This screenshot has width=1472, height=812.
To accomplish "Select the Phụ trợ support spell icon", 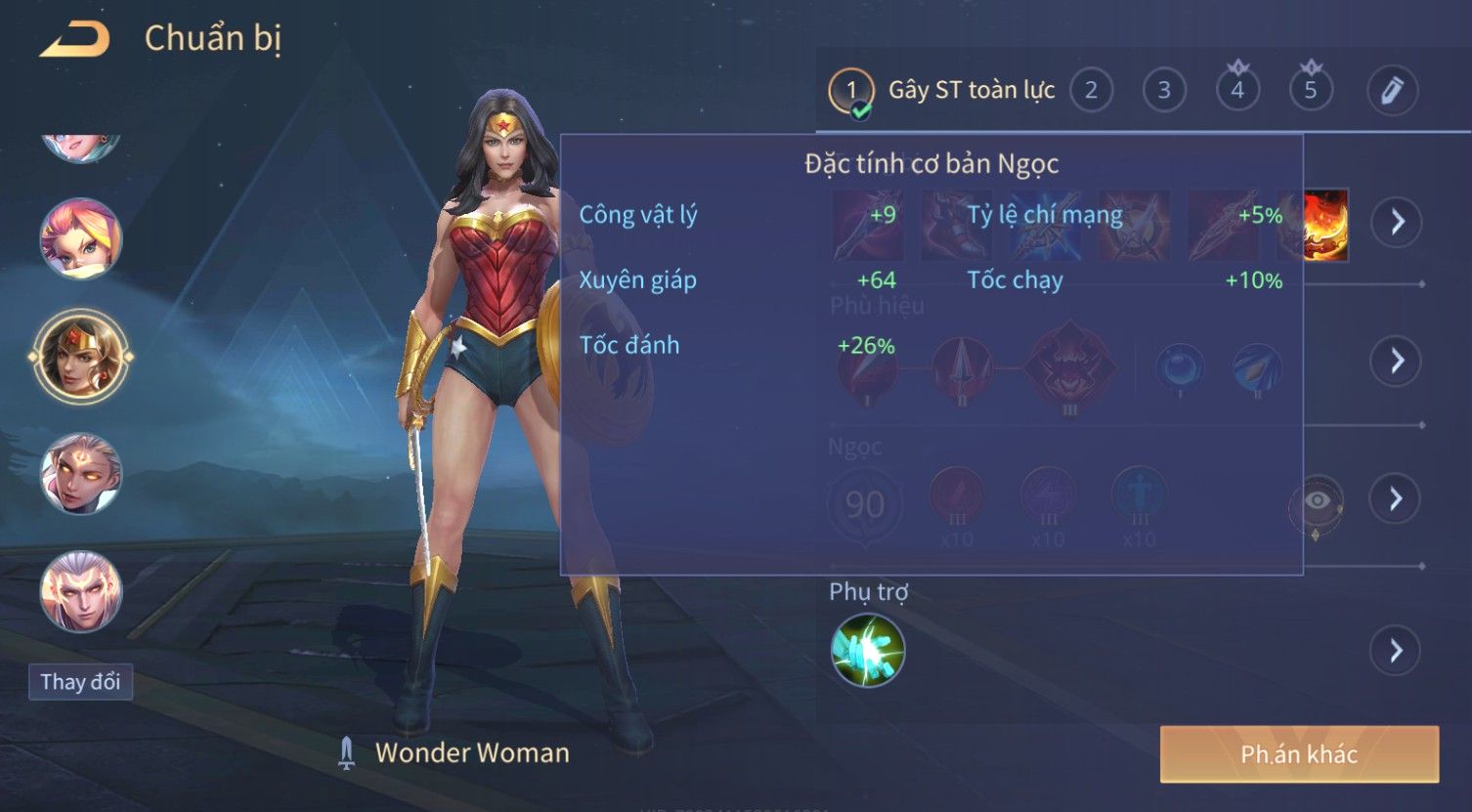I will pos(868,651).
